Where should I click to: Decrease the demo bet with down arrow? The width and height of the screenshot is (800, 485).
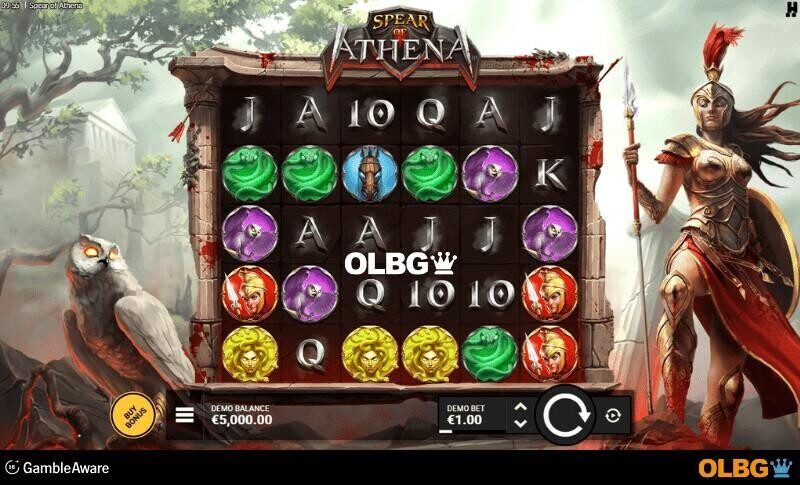pyautogui.click(x=518, y=424)
